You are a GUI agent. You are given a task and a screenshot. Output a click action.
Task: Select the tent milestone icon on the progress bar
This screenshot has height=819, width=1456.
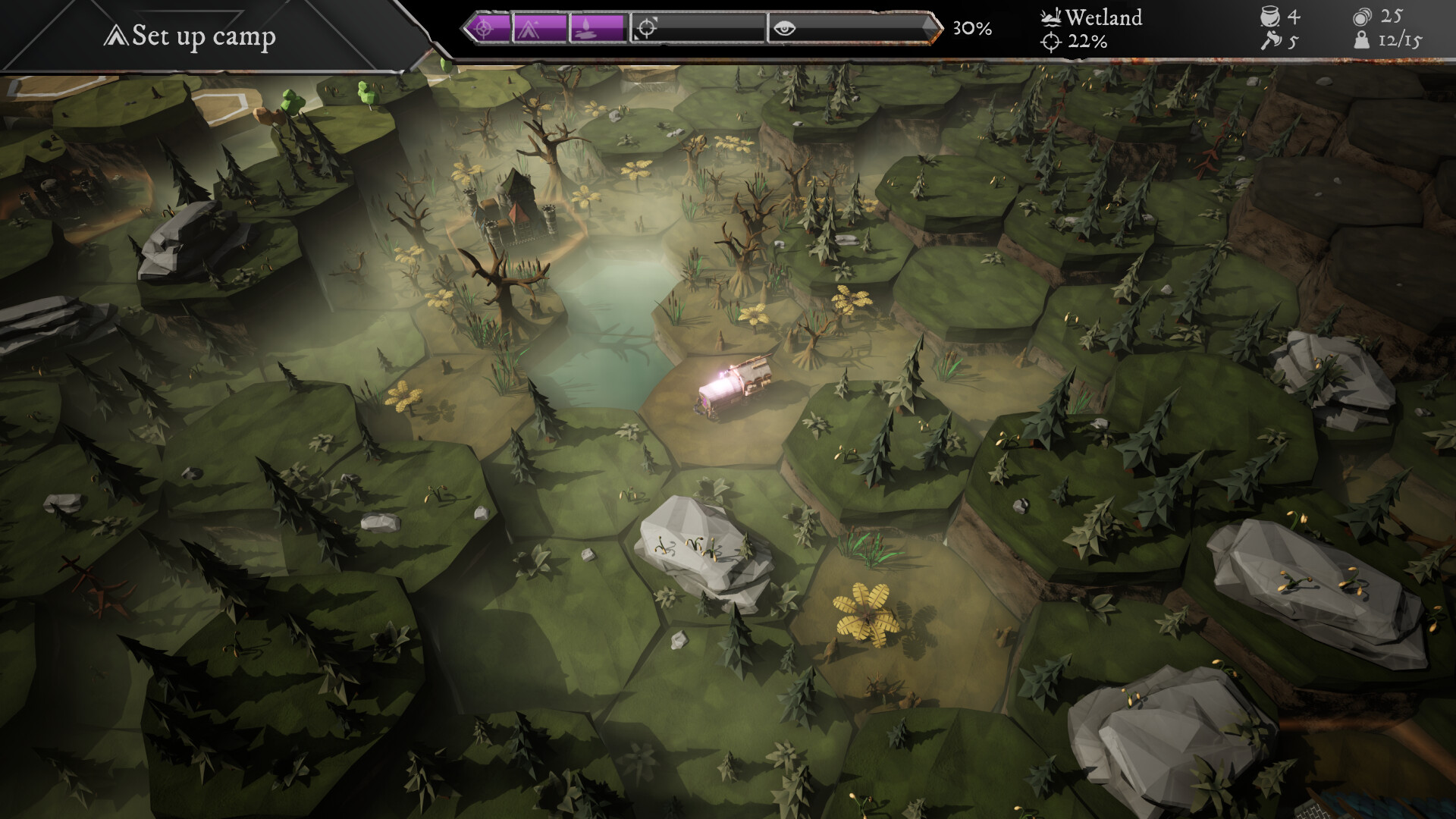pyautogui.click(x=529, y=28)
